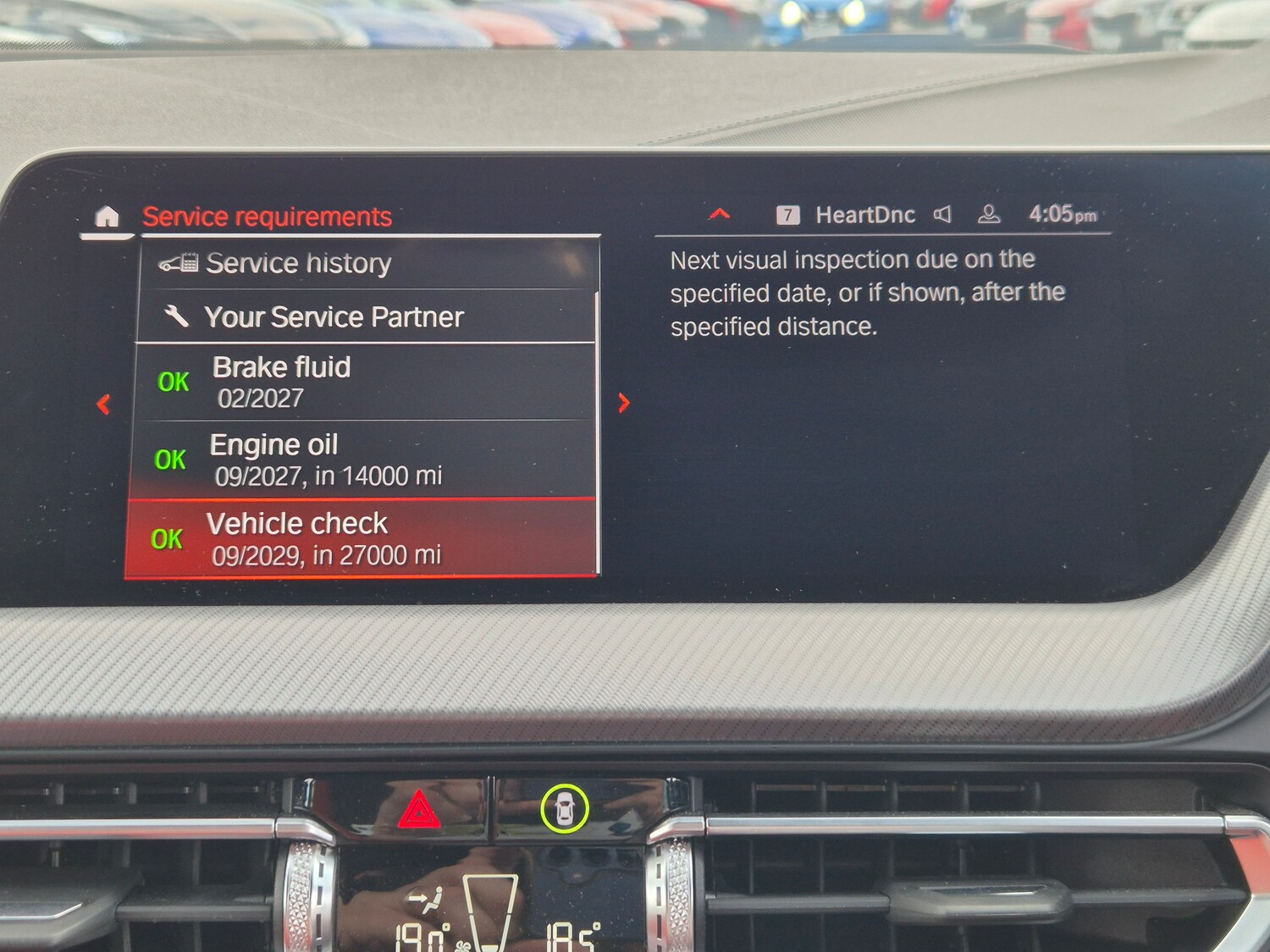This screenshot has height=952, width=1270.
Task: Open the Vehicle check service row
Action: 362,539
